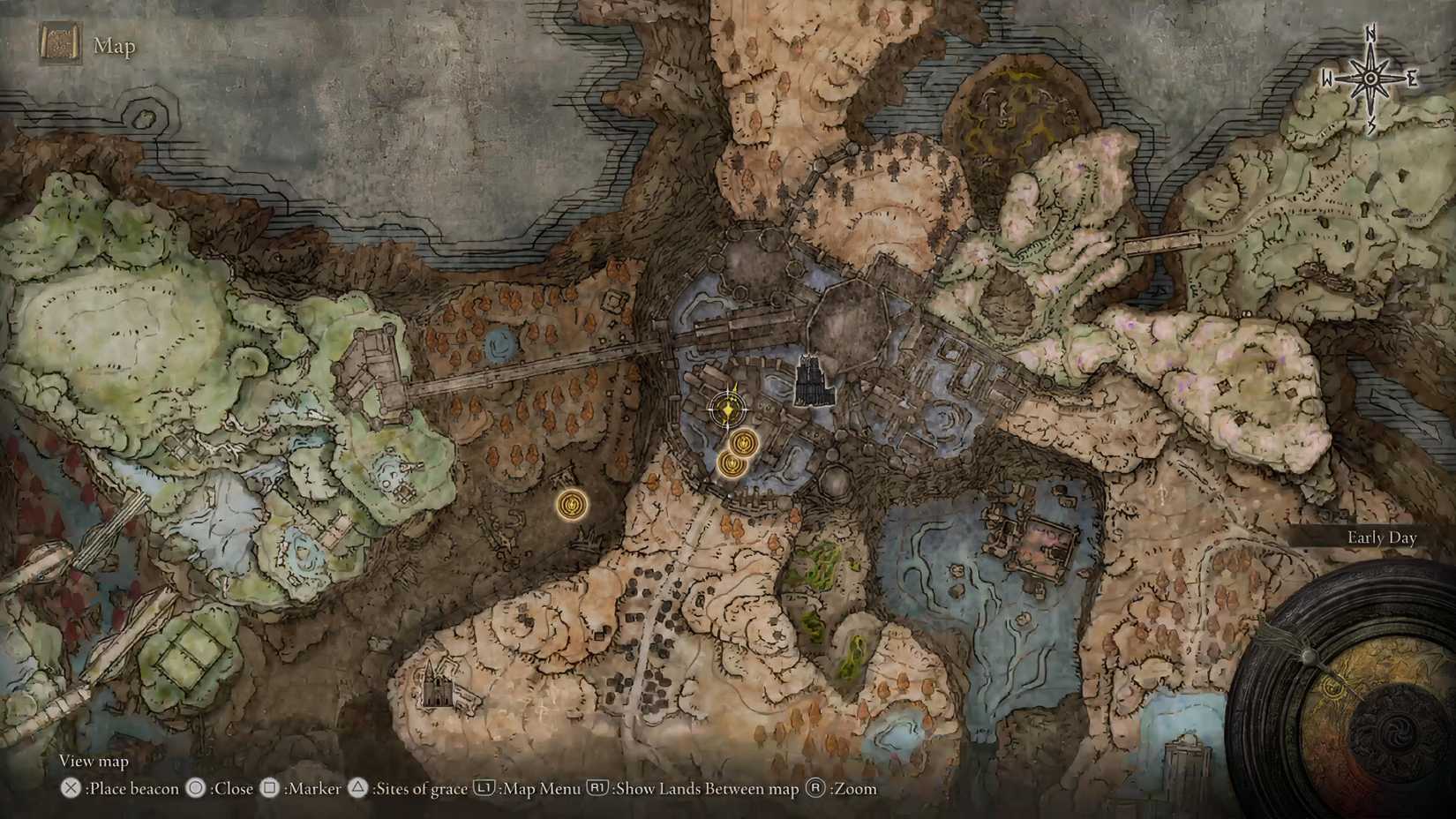Viewport: 1456px width, 819px height.
Task: Click the X Place beacon prompt icon
Action: click(69, 789)
